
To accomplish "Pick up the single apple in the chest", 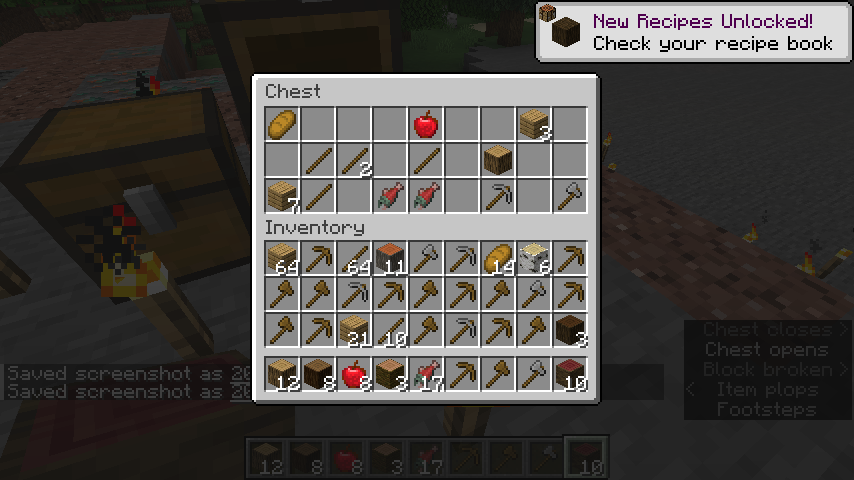I will [426, 125].
